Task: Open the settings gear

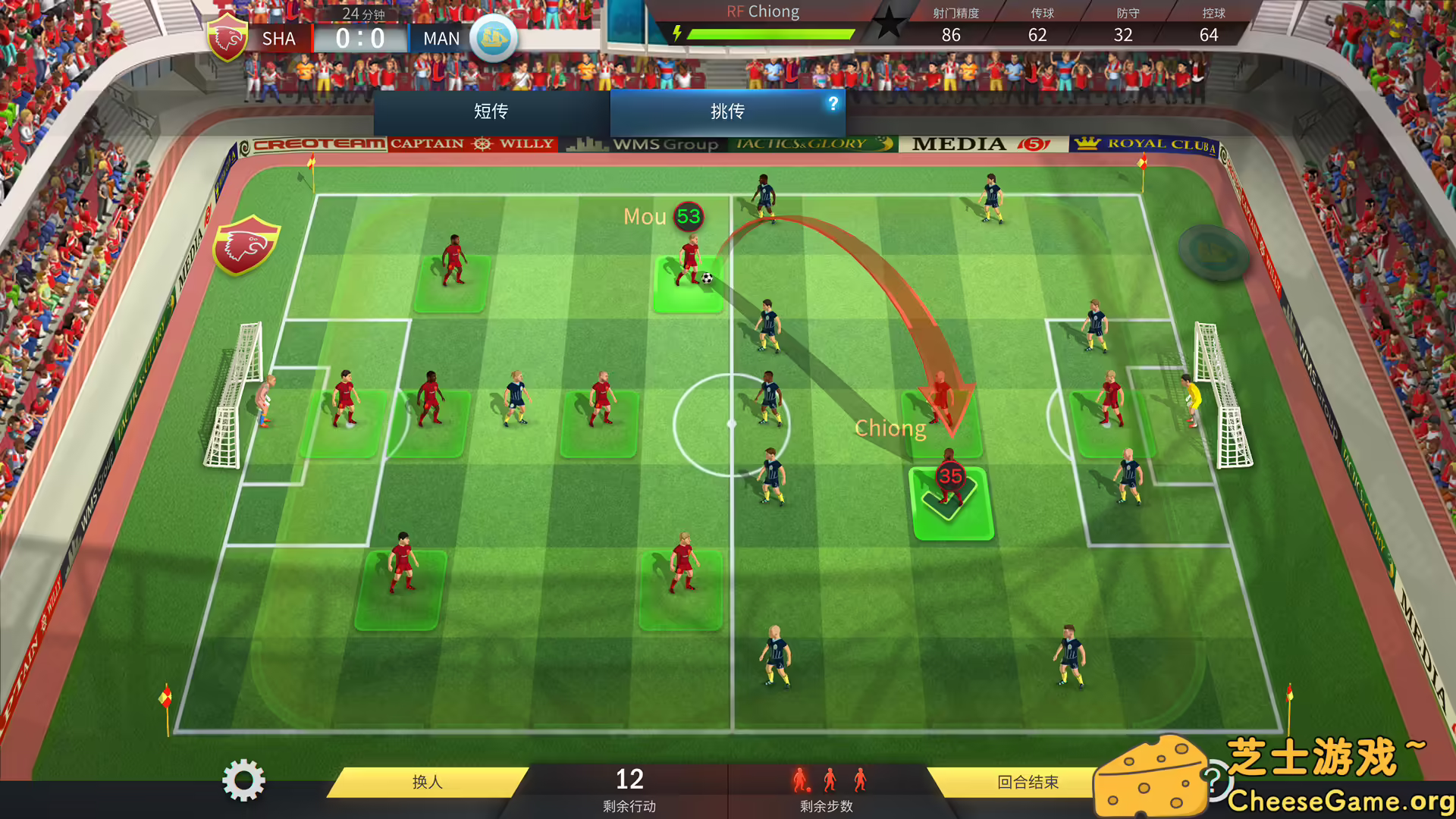Action: click(244, 781)
